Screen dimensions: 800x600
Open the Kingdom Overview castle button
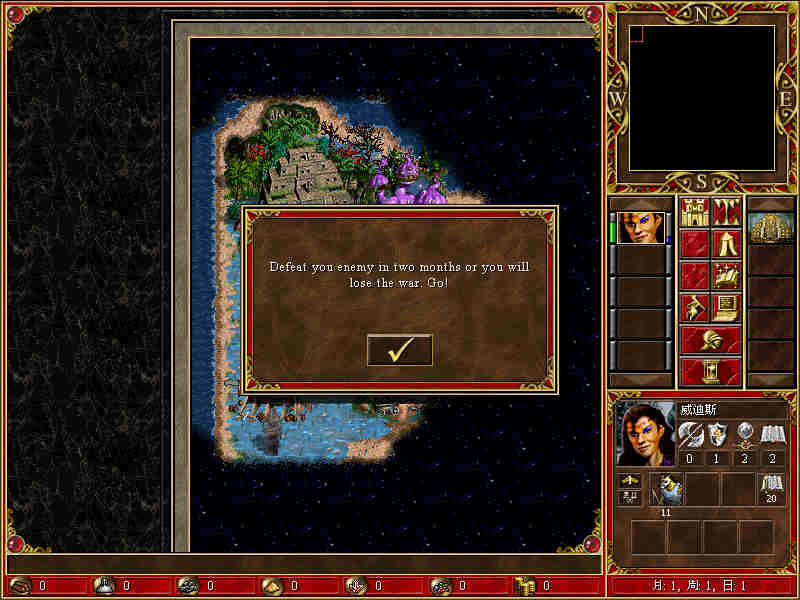point(694,212)
